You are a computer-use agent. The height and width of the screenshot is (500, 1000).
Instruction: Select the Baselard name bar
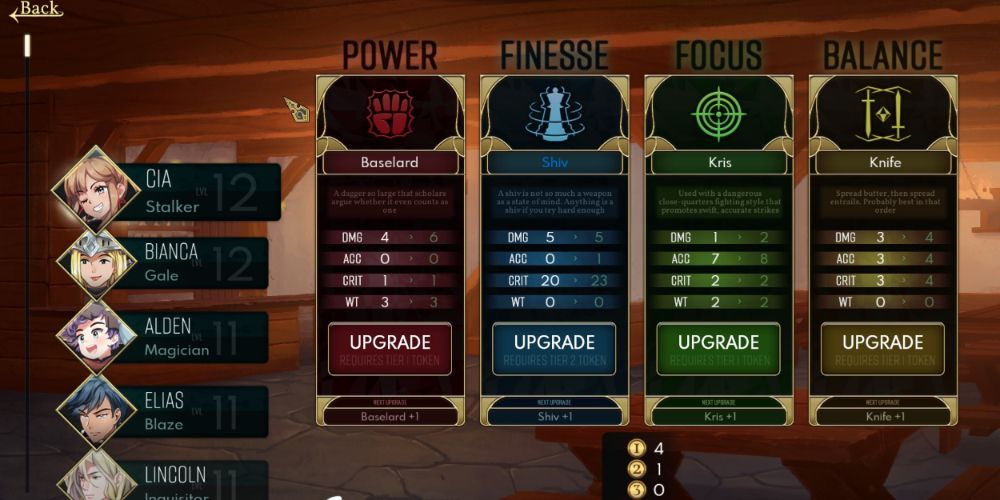390,161
